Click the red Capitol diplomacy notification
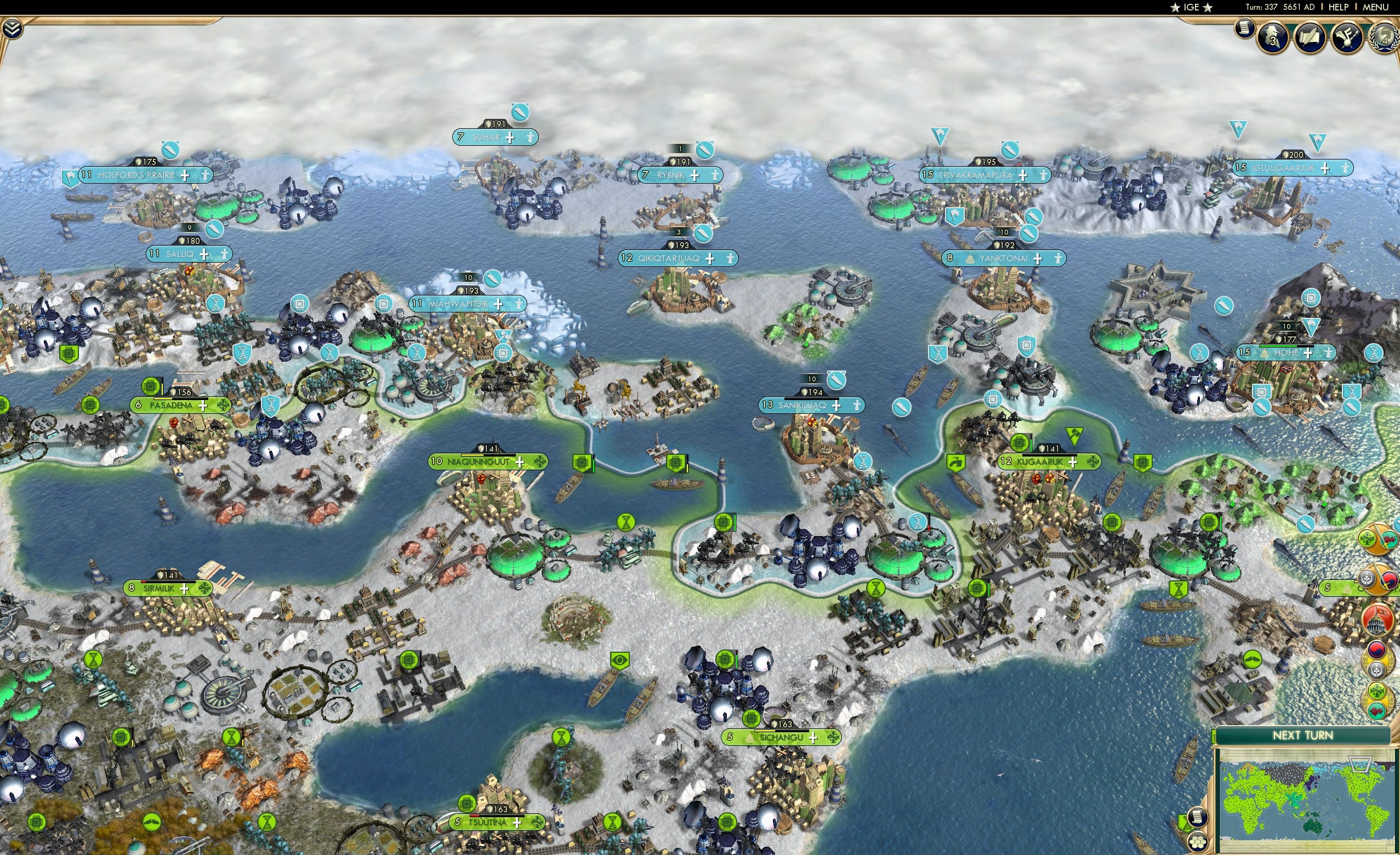Screen dimensions: 1400x855 (x=1378, y=620)
